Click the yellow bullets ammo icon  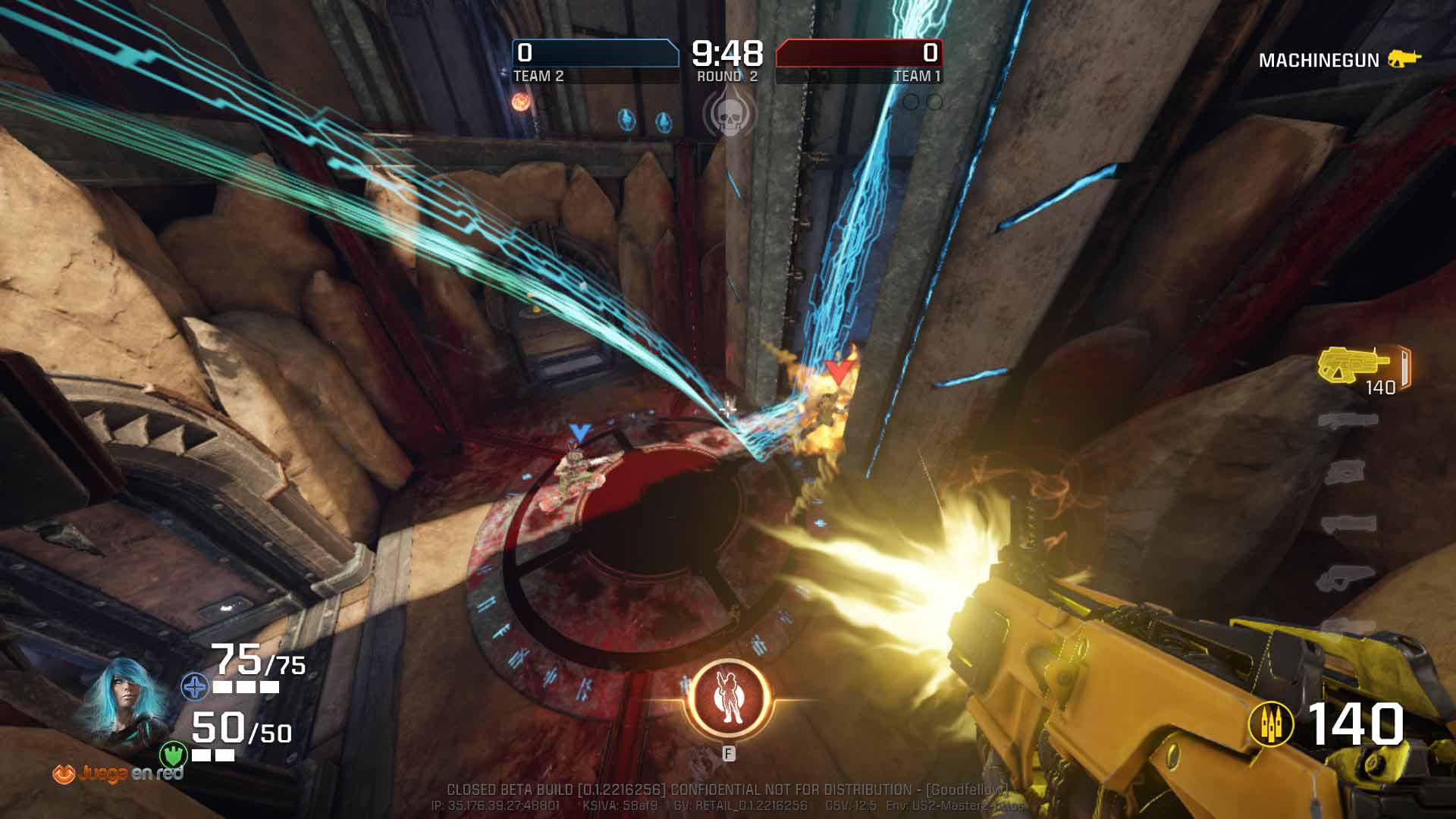click(x=1270, y=723)
